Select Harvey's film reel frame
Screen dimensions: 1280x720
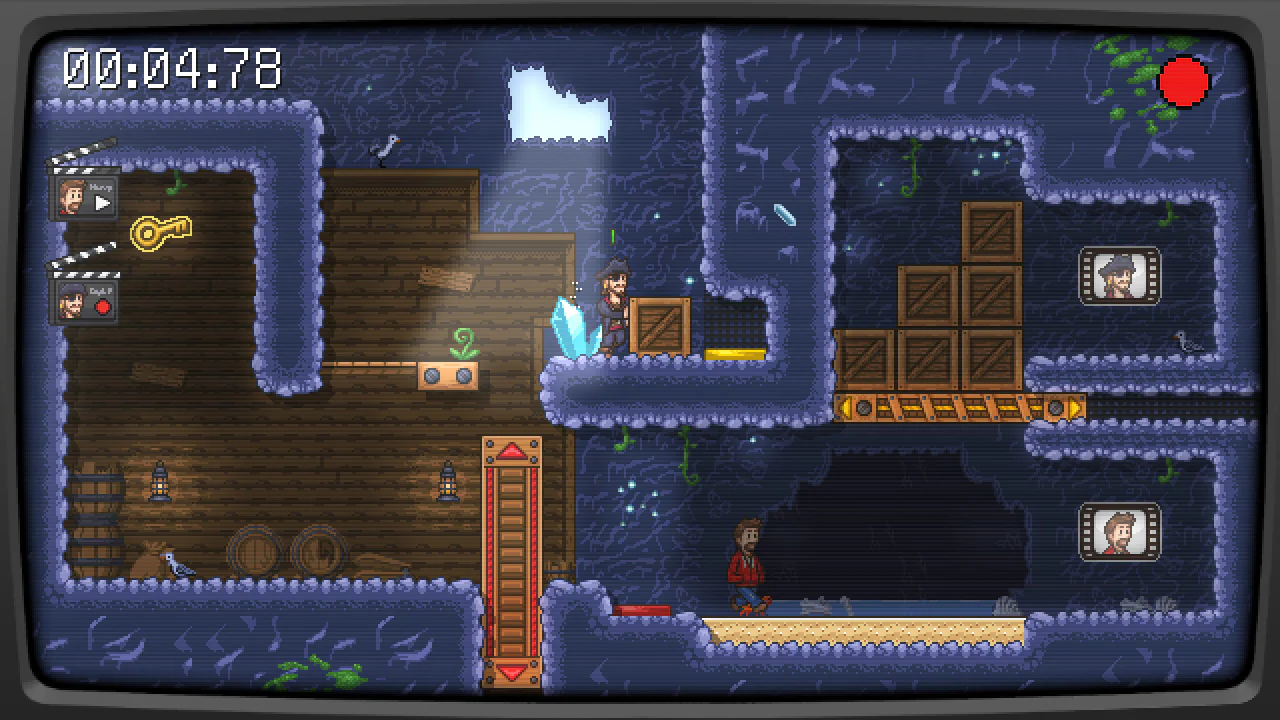(1120, 533)
